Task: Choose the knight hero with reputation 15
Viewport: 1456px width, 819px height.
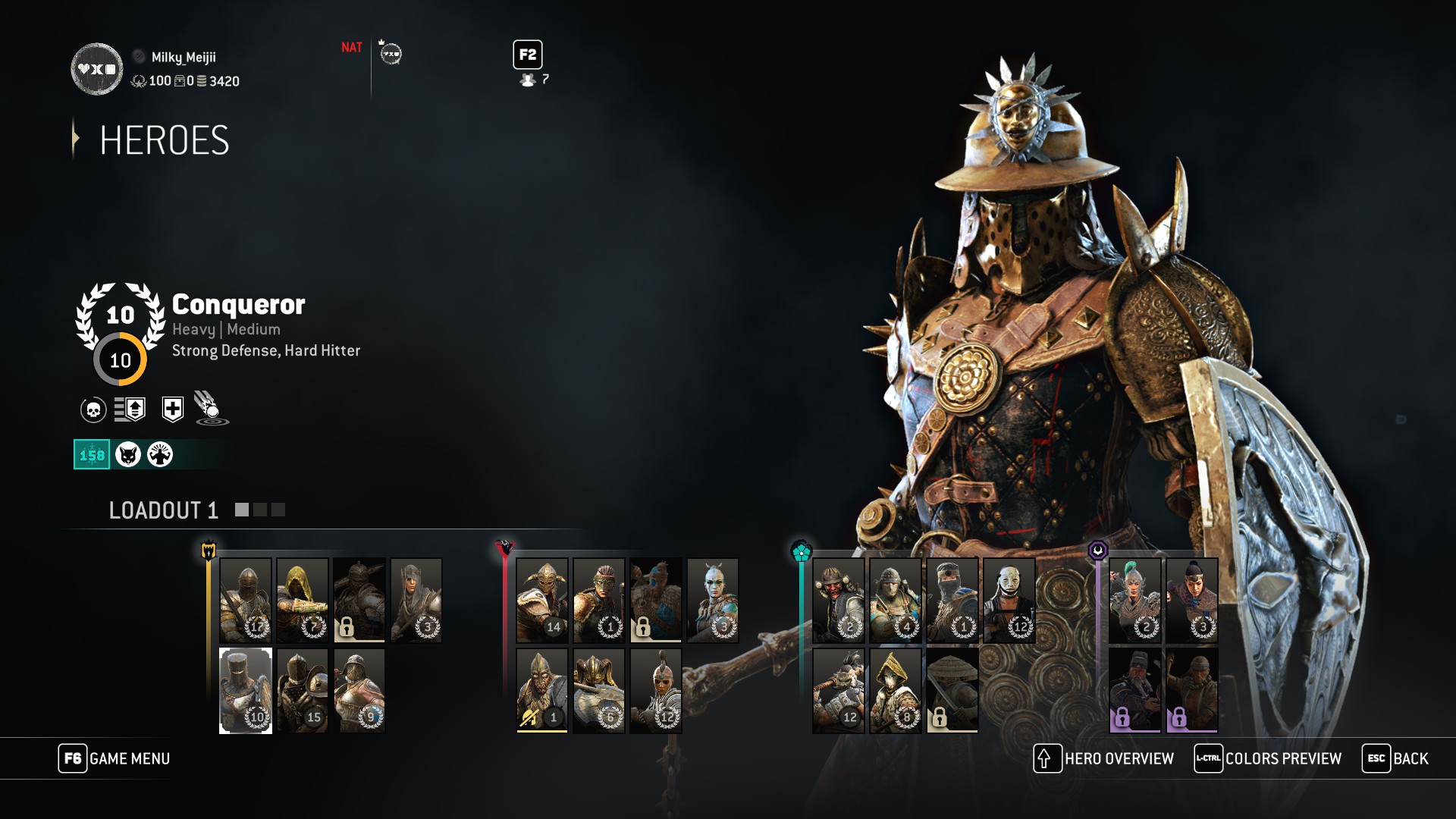Action: (303, 690)
